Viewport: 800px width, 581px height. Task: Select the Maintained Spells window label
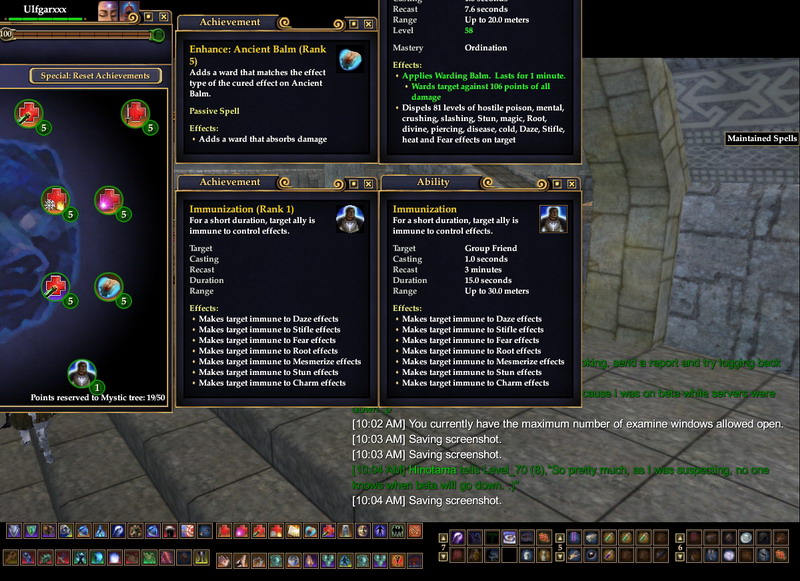(x=761, y=139)
